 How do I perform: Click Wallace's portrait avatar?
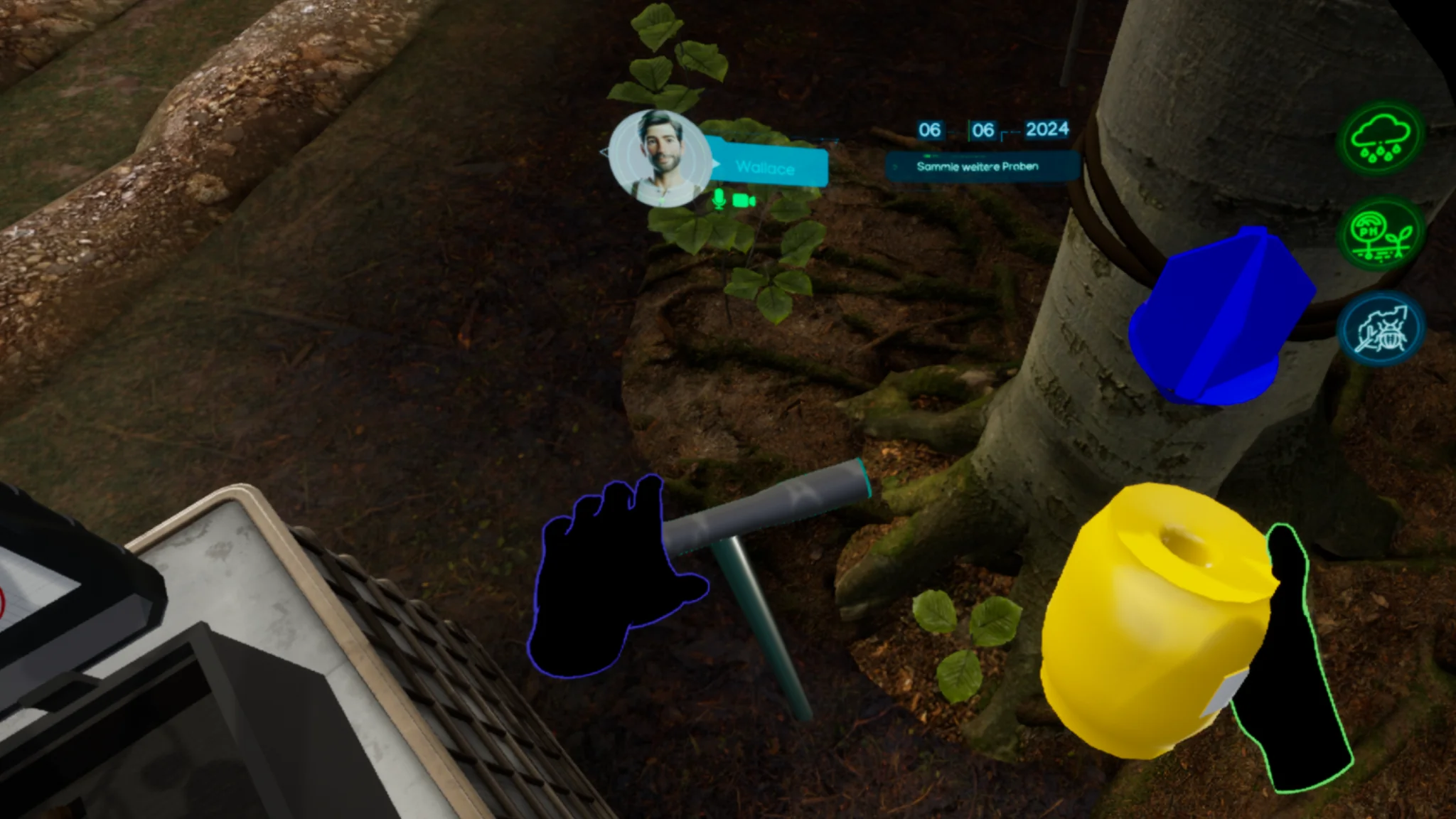pos(659,158)
